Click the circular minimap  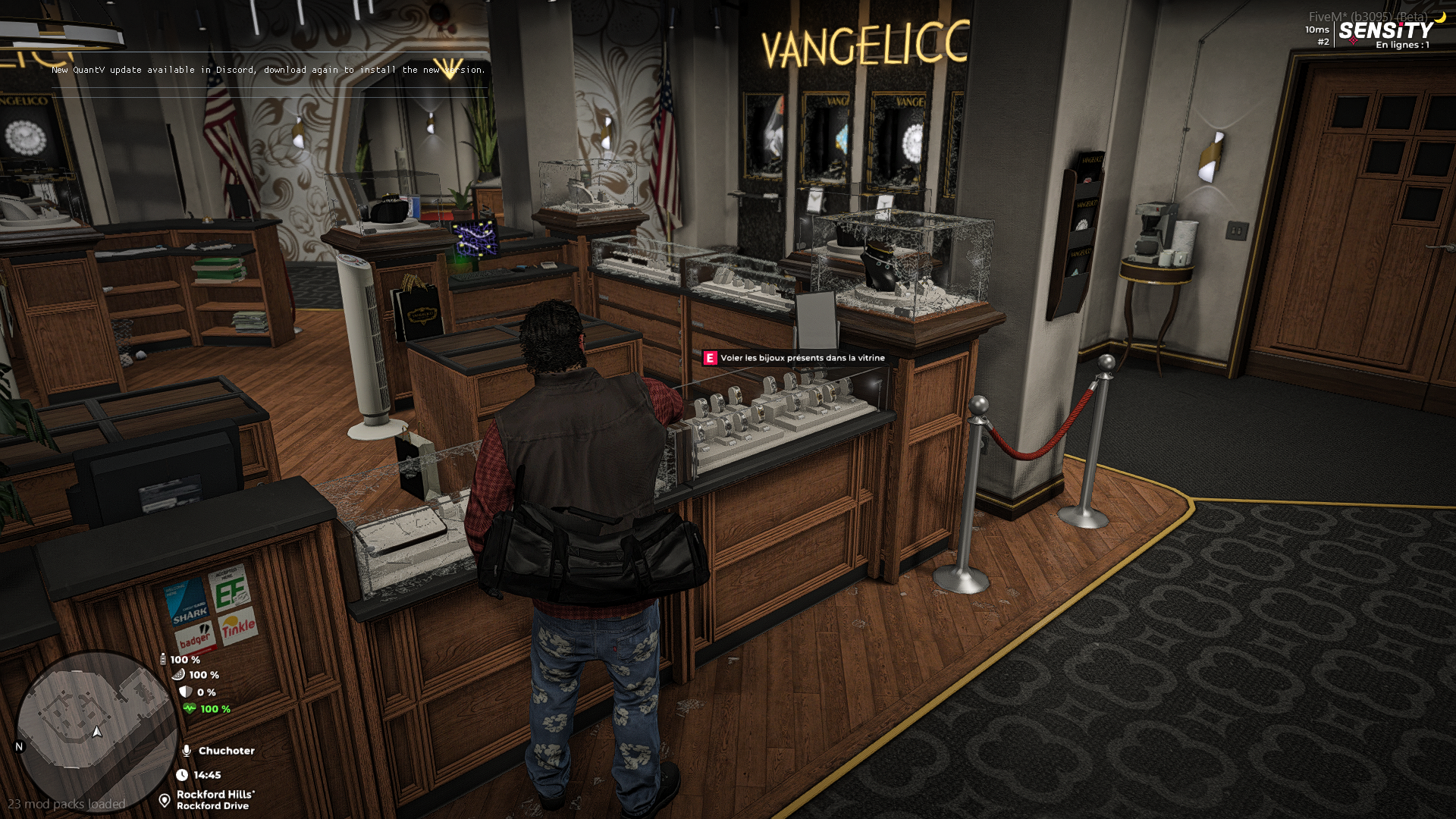point(96,730)
